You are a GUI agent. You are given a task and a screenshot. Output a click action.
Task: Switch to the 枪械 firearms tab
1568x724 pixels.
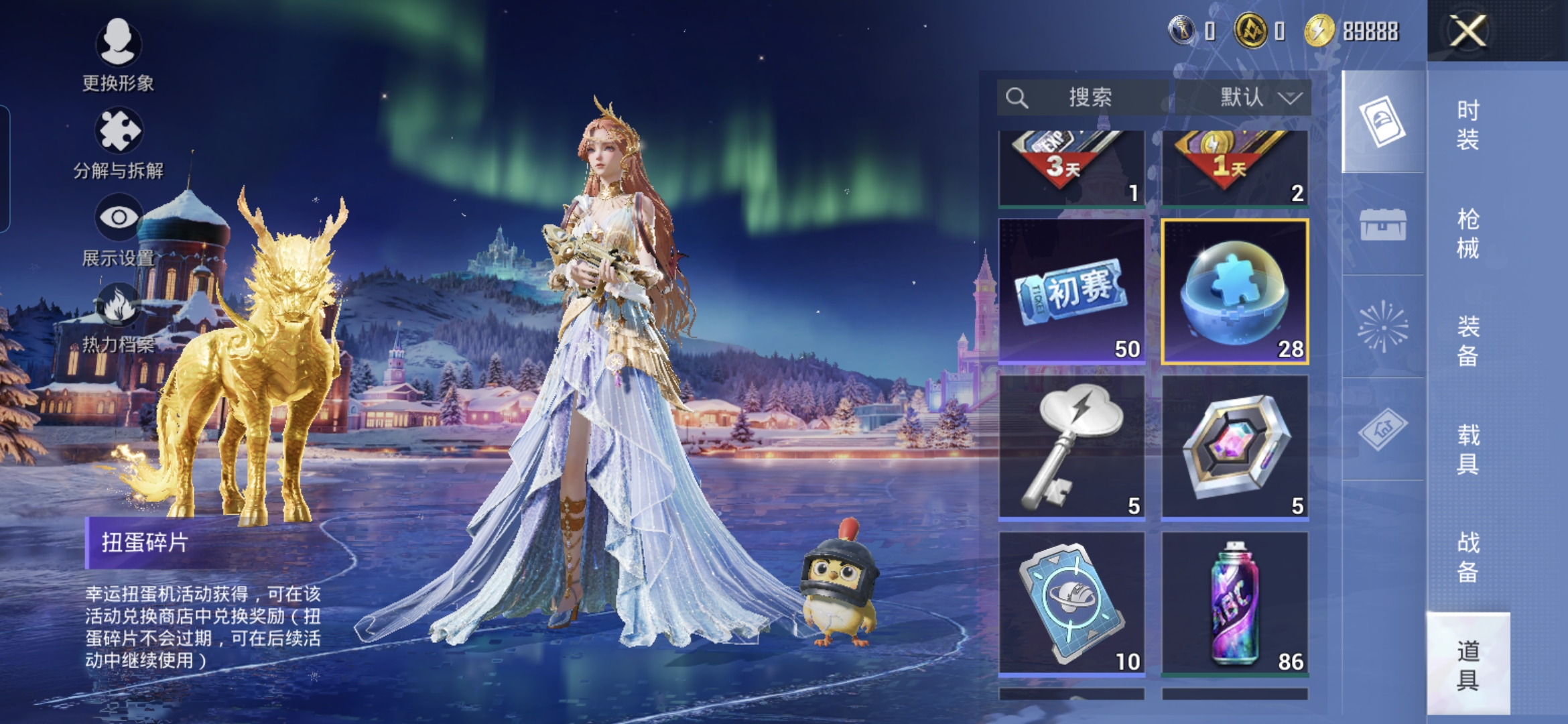pyautogui.click(x=1467, y=233)
